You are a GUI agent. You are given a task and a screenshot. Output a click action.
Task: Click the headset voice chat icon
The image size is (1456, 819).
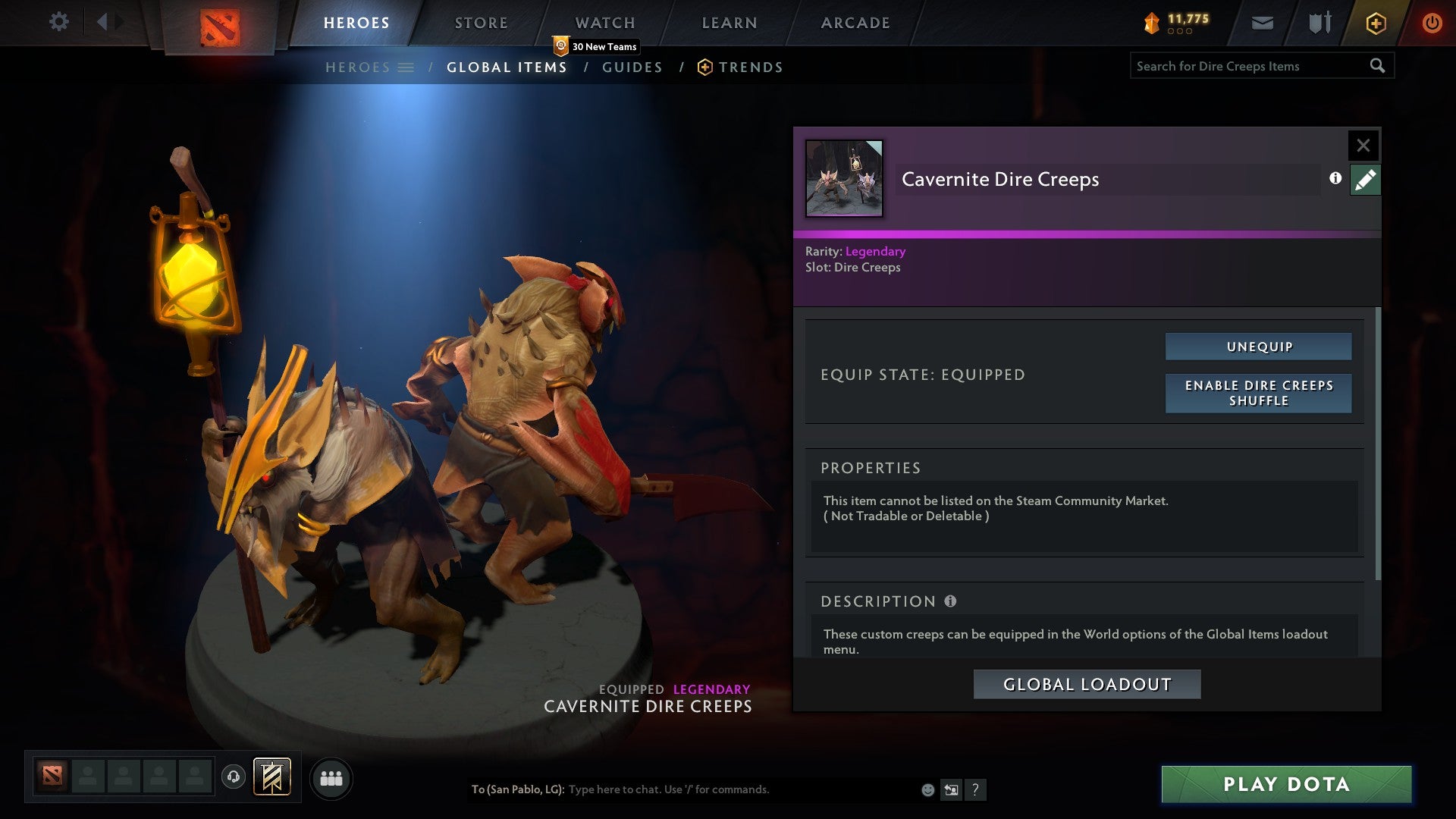[x=234, y=778]
